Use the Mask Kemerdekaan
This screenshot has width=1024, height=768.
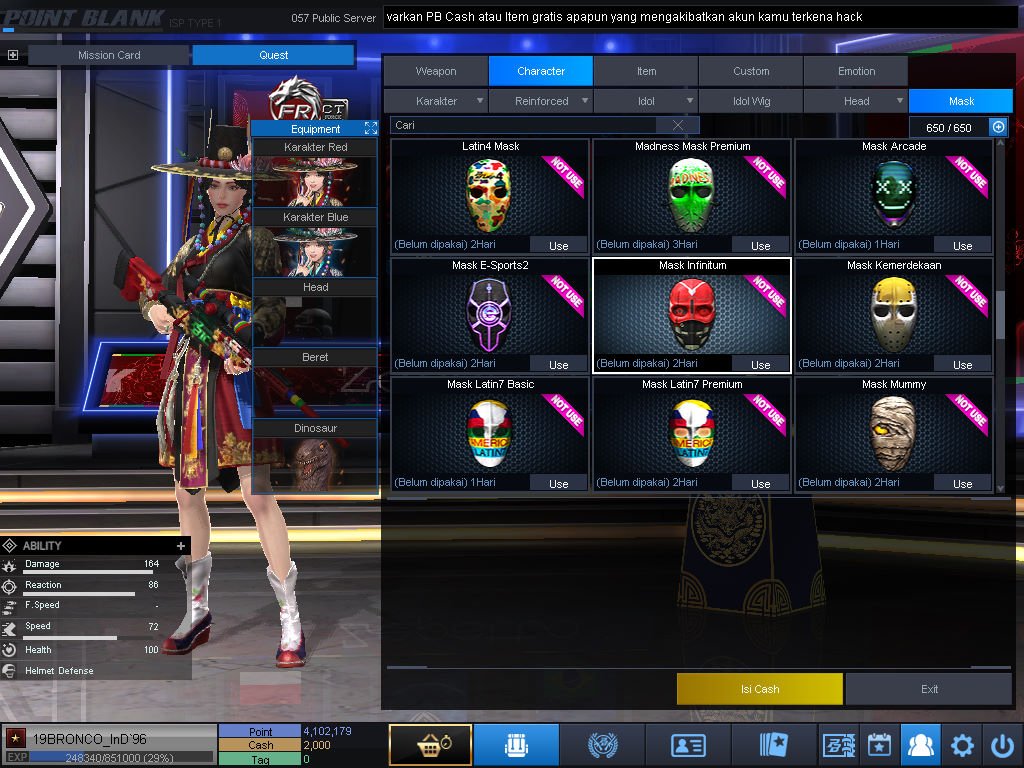click(962, 364)
